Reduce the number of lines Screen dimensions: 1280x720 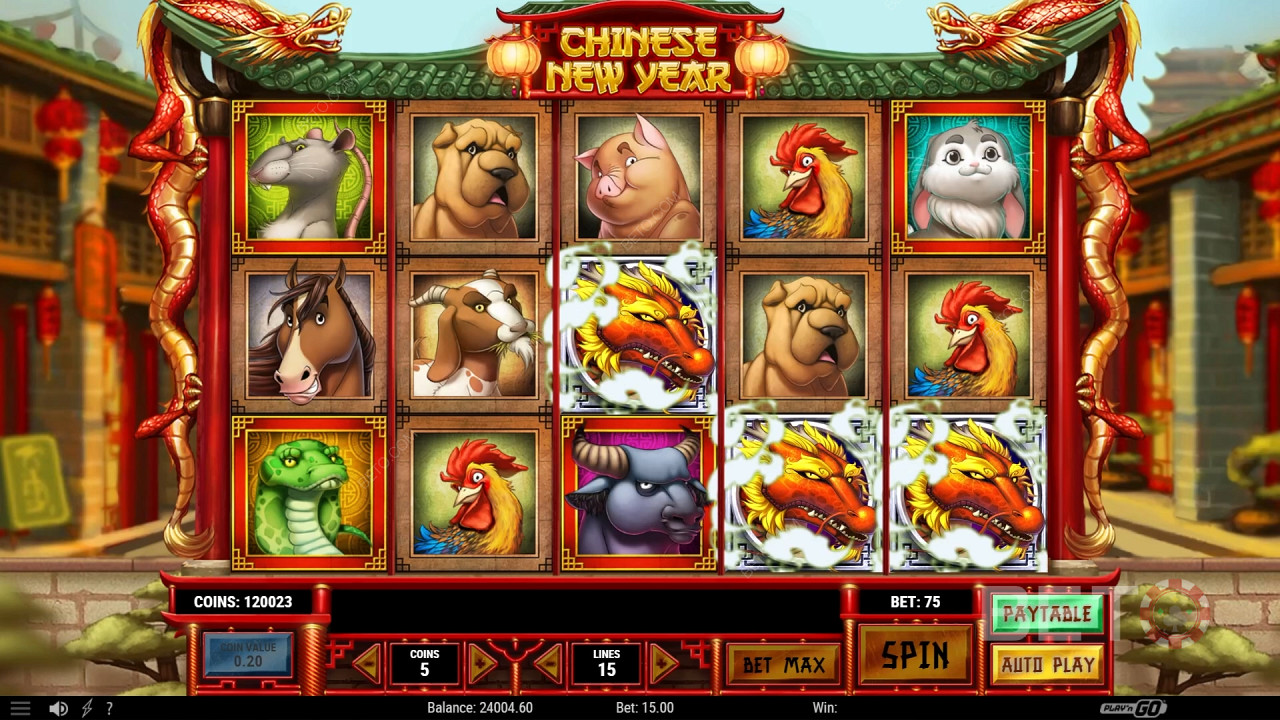pos(547,664)
